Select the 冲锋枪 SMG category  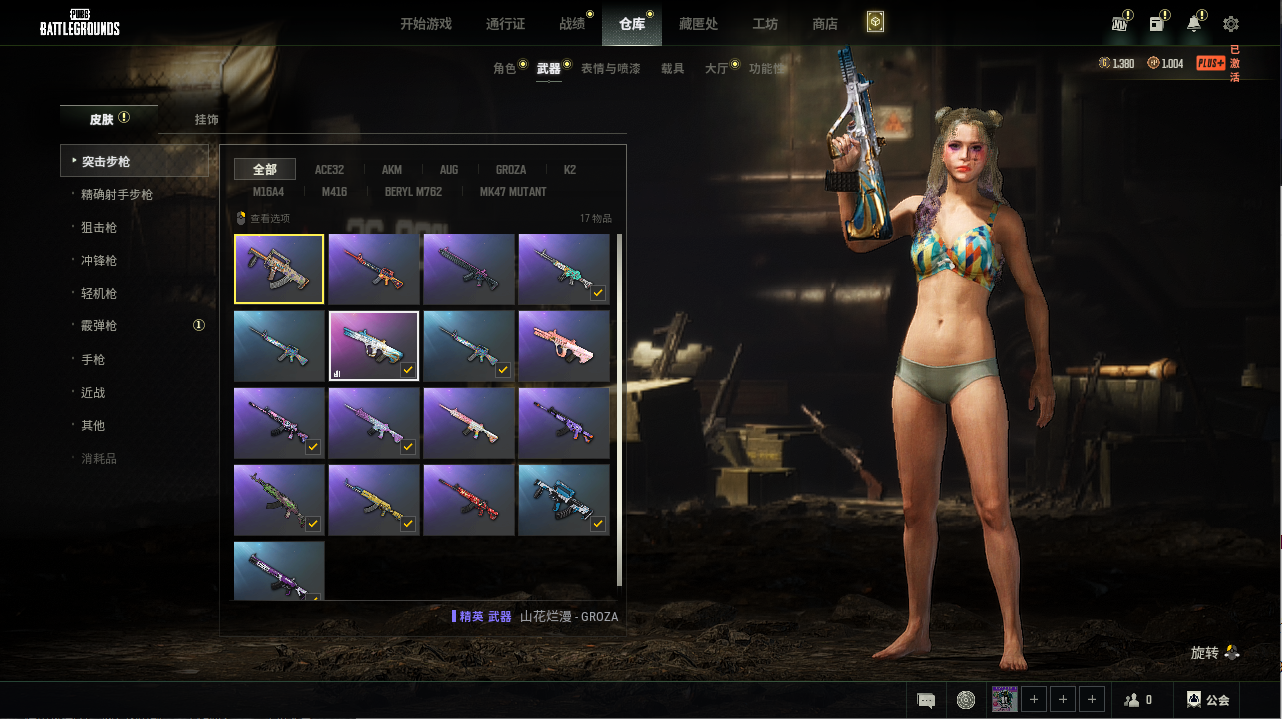click(x=99, y=261)
